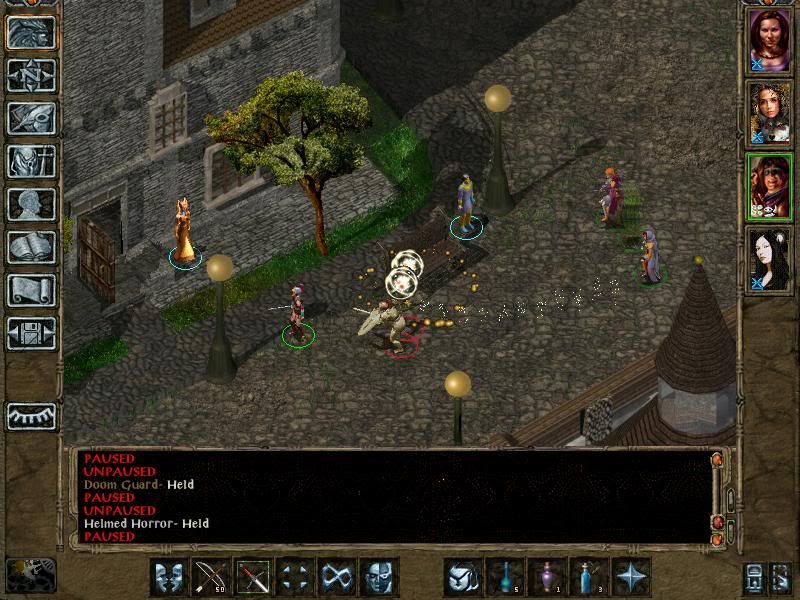Viewport: 800px width, 600px height.
Task: Select the auburn-haired woman's portrait
Action: [770, 40]
